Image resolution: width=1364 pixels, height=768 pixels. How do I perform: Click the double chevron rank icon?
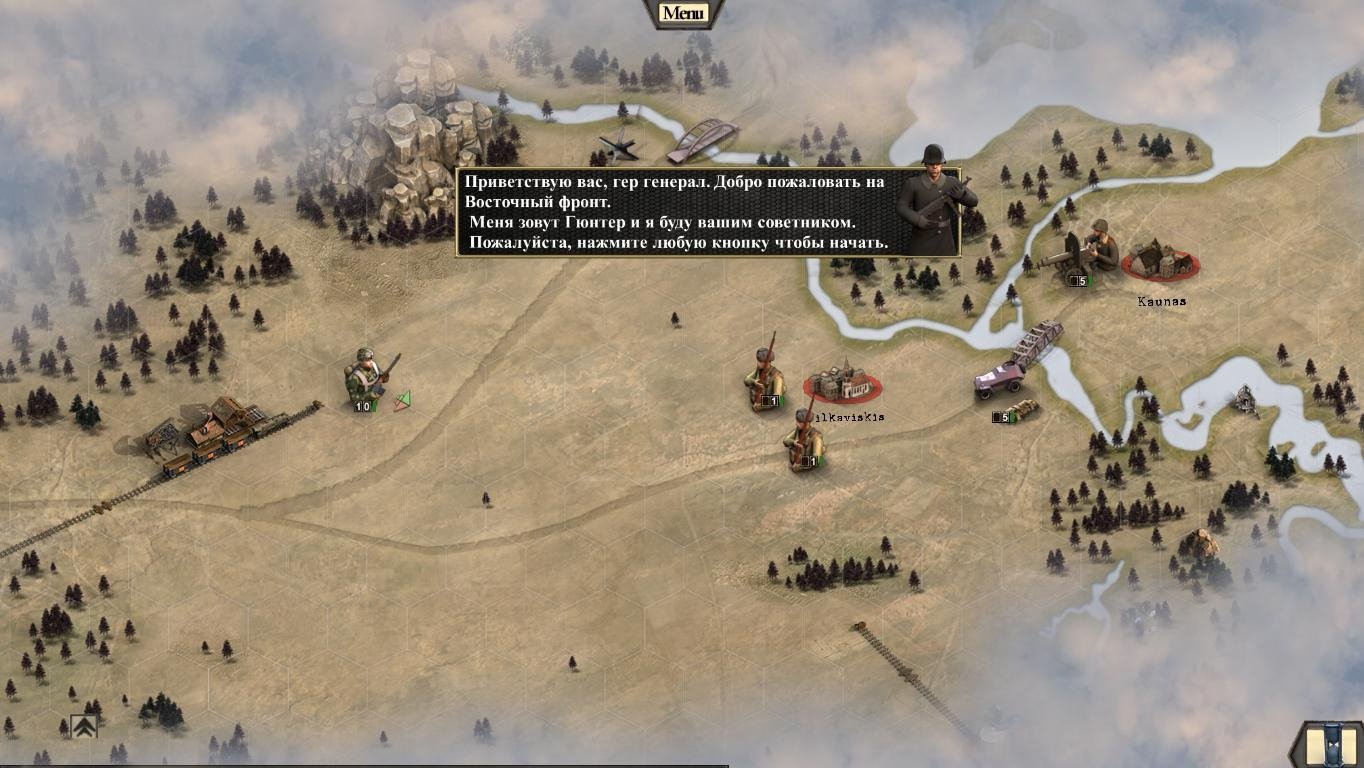[84, 727]
